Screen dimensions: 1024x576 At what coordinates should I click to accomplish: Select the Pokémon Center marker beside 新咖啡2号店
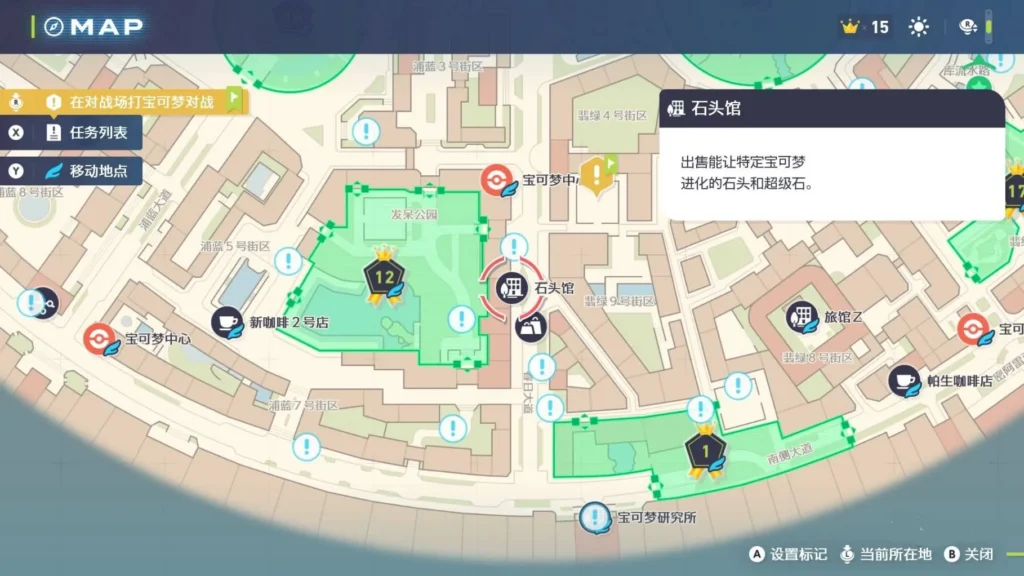99,338
